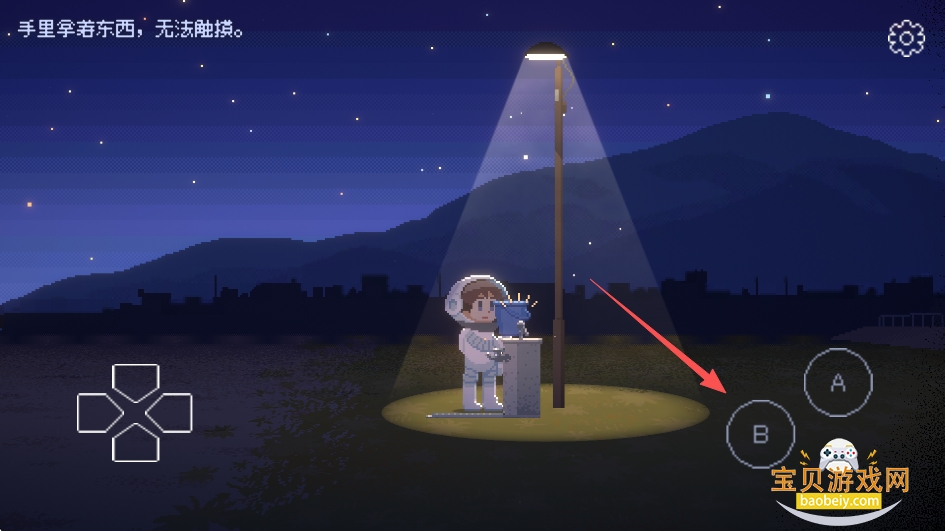Tap the D-pad right arrow

(172, 413)
